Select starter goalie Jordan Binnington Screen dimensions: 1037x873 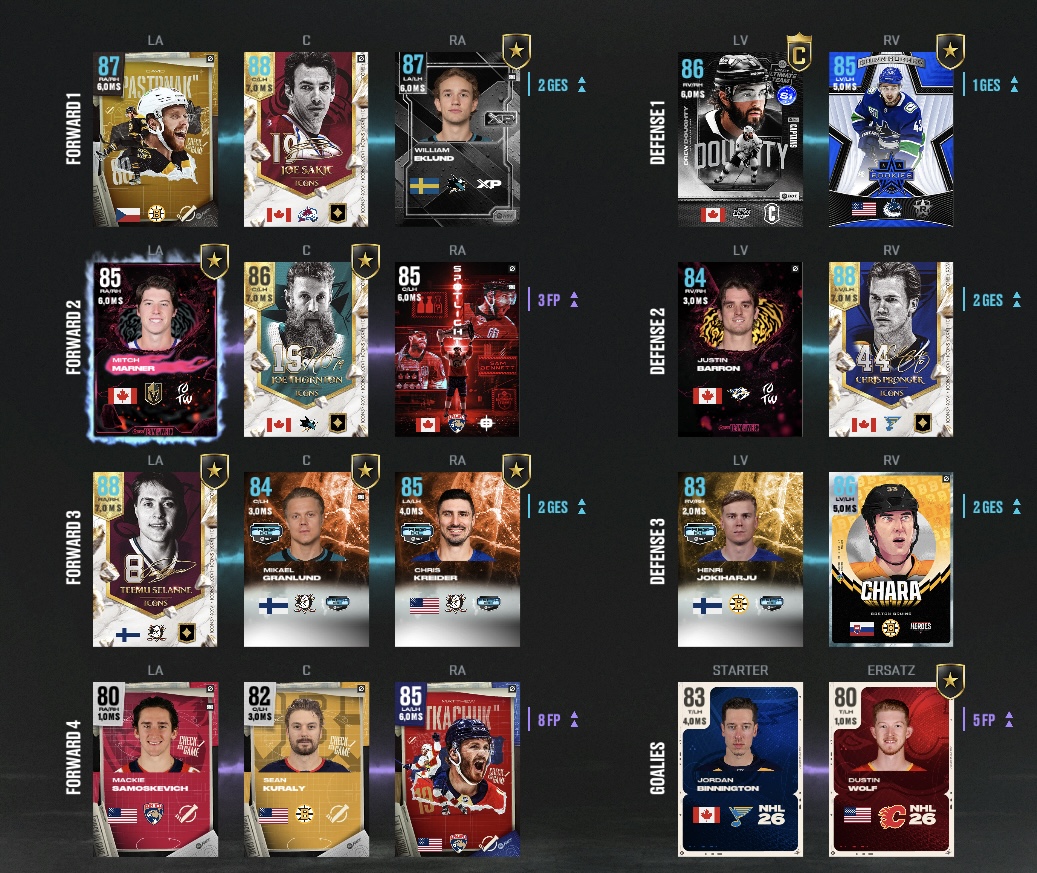pyautogui.click(x=740, y=769)
